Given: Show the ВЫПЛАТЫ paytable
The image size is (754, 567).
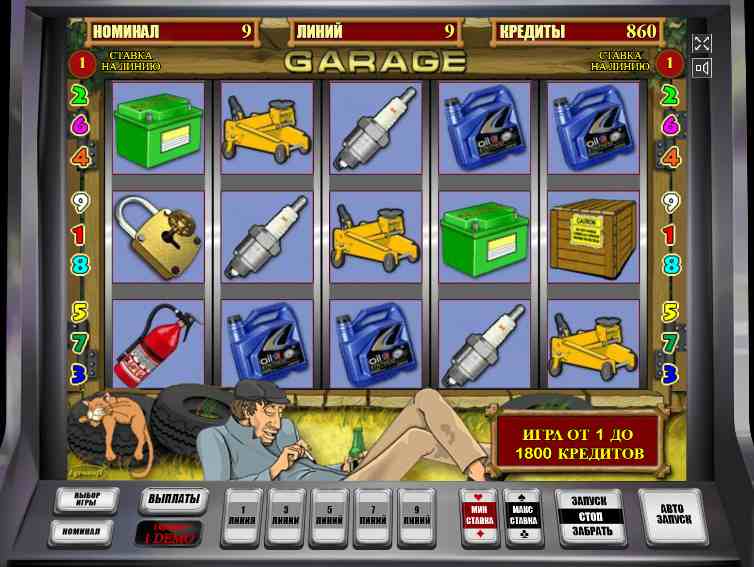Looking at the screenshot, I should tap(171, 498).
